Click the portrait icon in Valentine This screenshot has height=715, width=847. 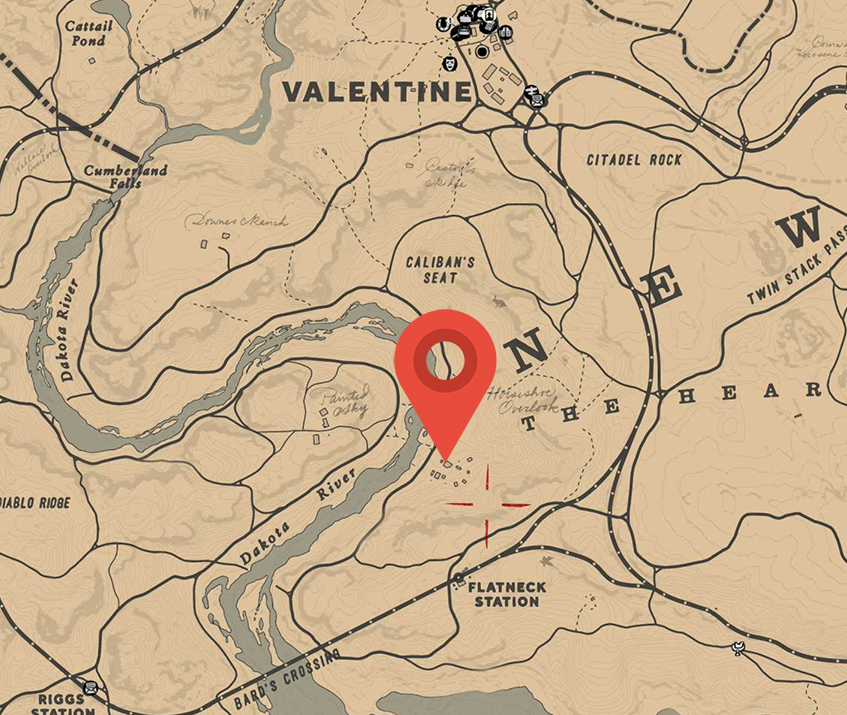[x=488, y=14]
